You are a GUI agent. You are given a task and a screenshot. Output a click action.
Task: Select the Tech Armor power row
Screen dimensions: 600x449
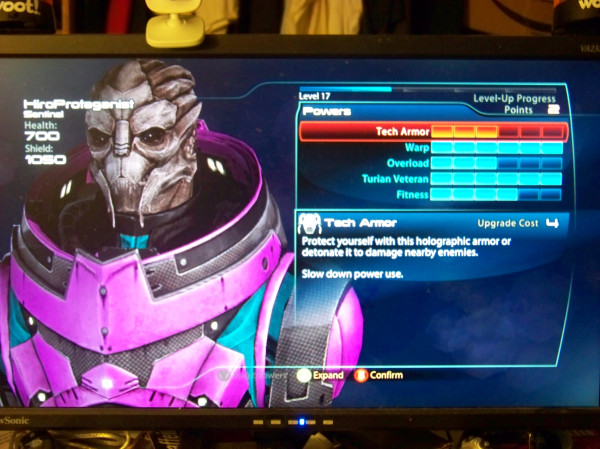pyautogui.click(x=433, y=132)
